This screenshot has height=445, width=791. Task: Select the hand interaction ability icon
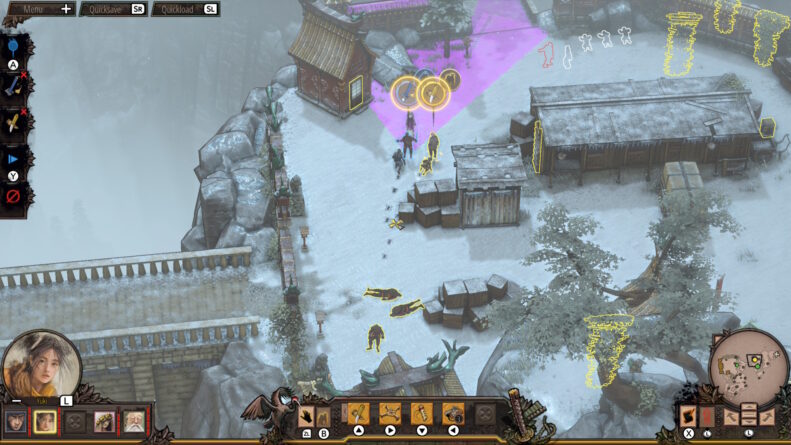click(x=308, y=414)
